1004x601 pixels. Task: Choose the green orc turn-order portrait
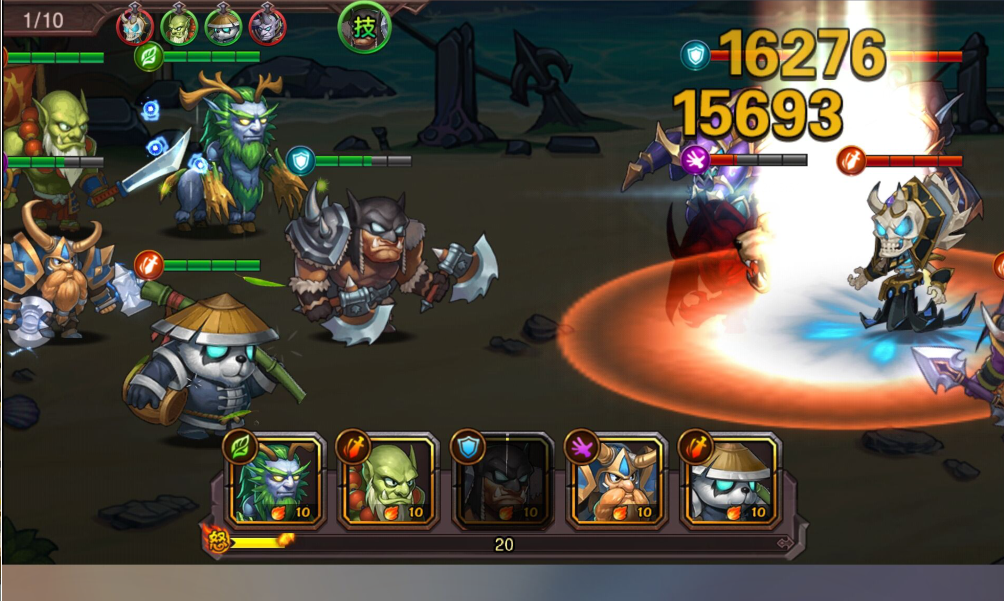[179, 25]
